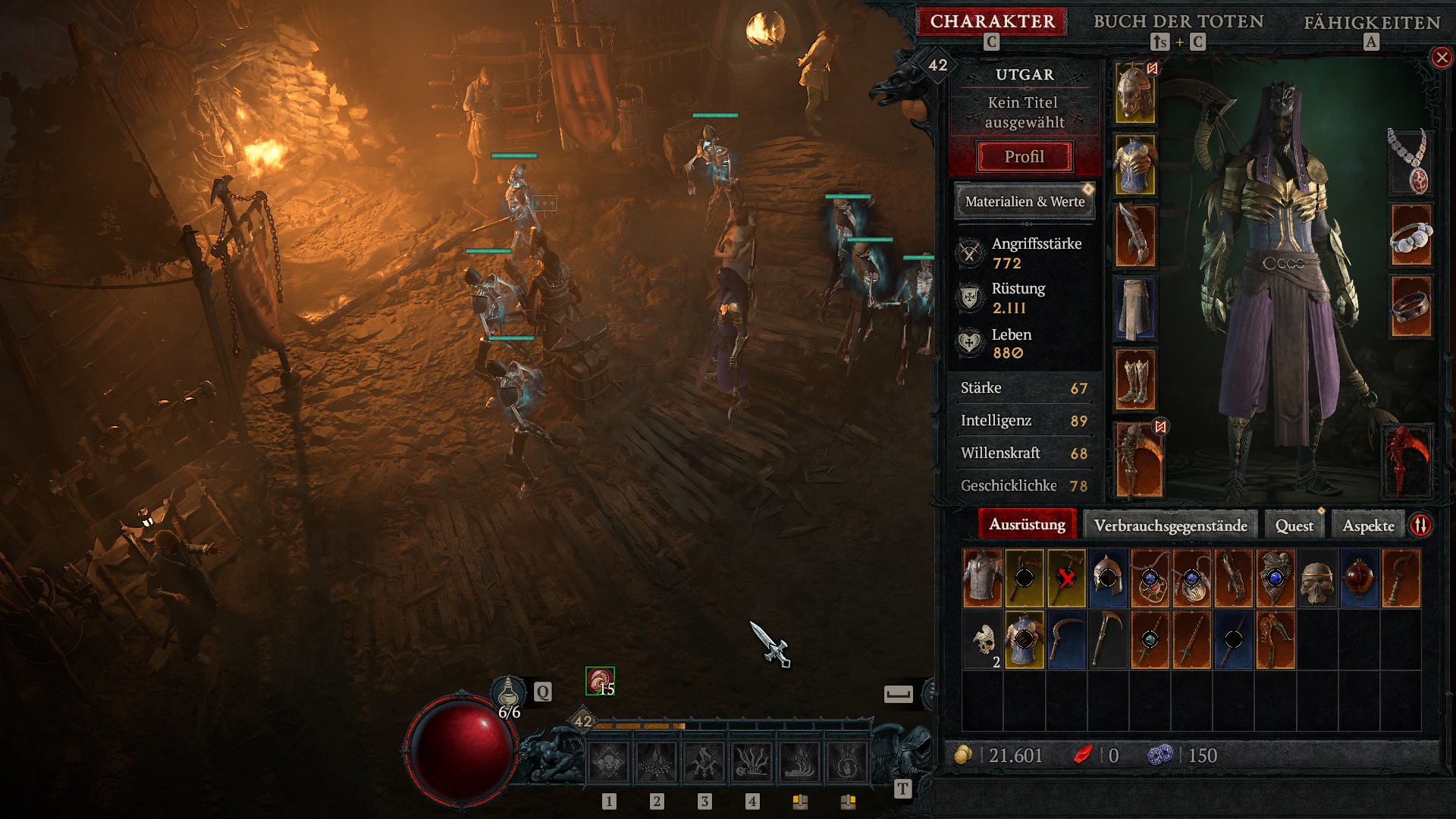Close the character panel
Viewport: 1456px width, 819px height.
point(1441,58)
